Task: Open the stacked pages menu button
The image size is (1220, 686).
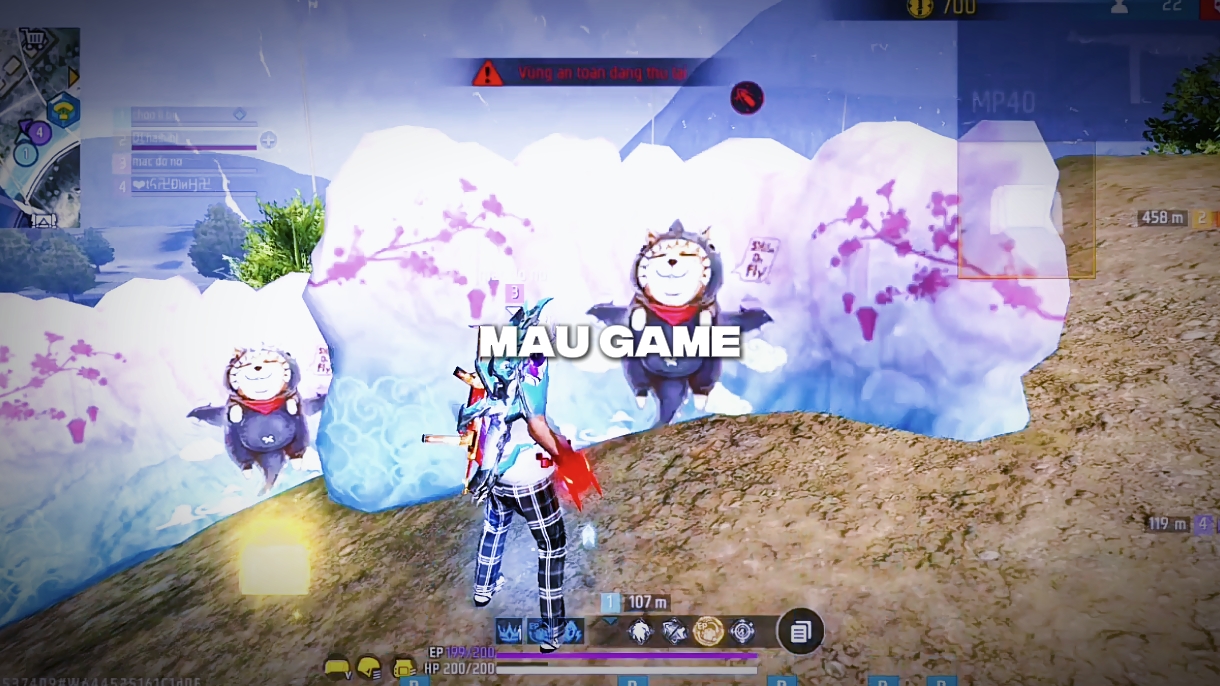Action: tap(800, 632)
